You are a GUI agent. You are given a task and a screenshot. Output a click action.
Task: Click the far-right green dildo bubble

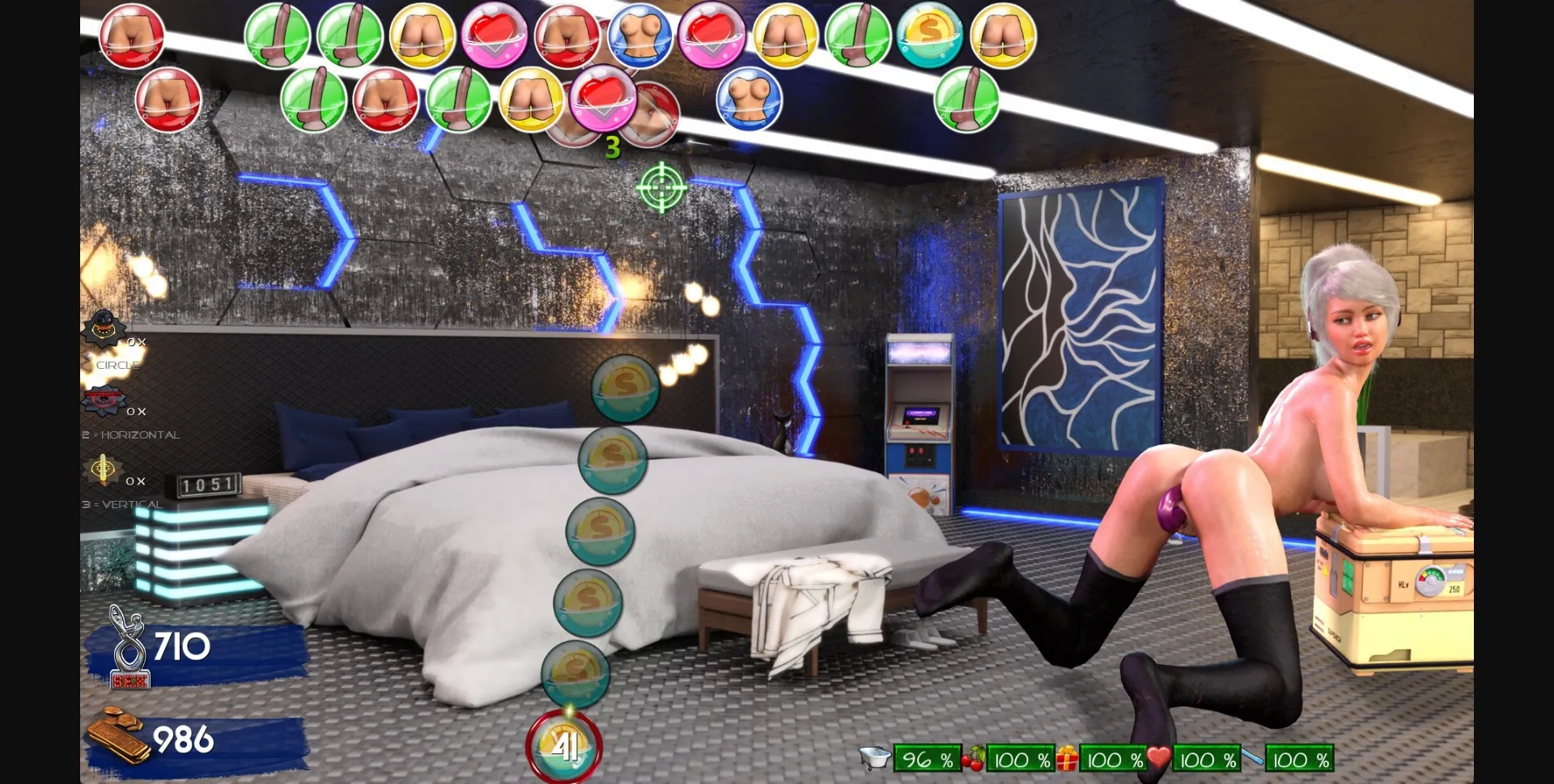click(970, 101)
